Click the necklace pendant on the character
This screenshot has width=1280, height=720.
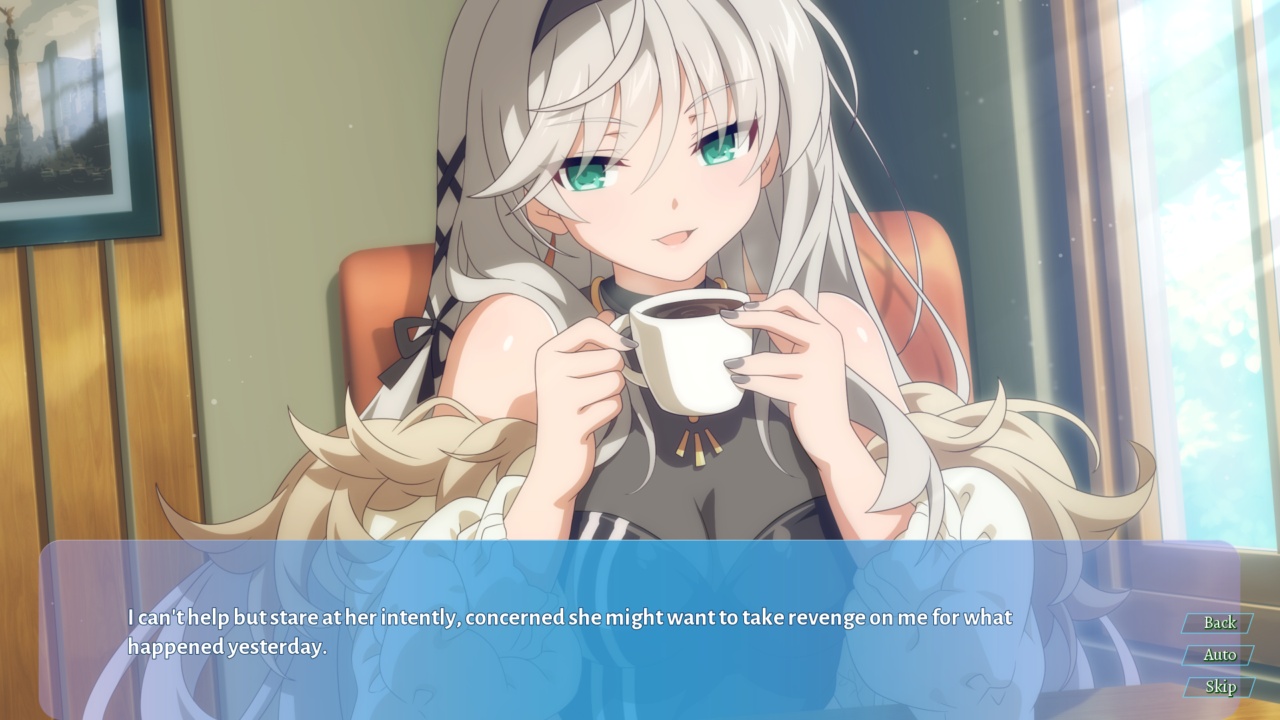(700, 440)
